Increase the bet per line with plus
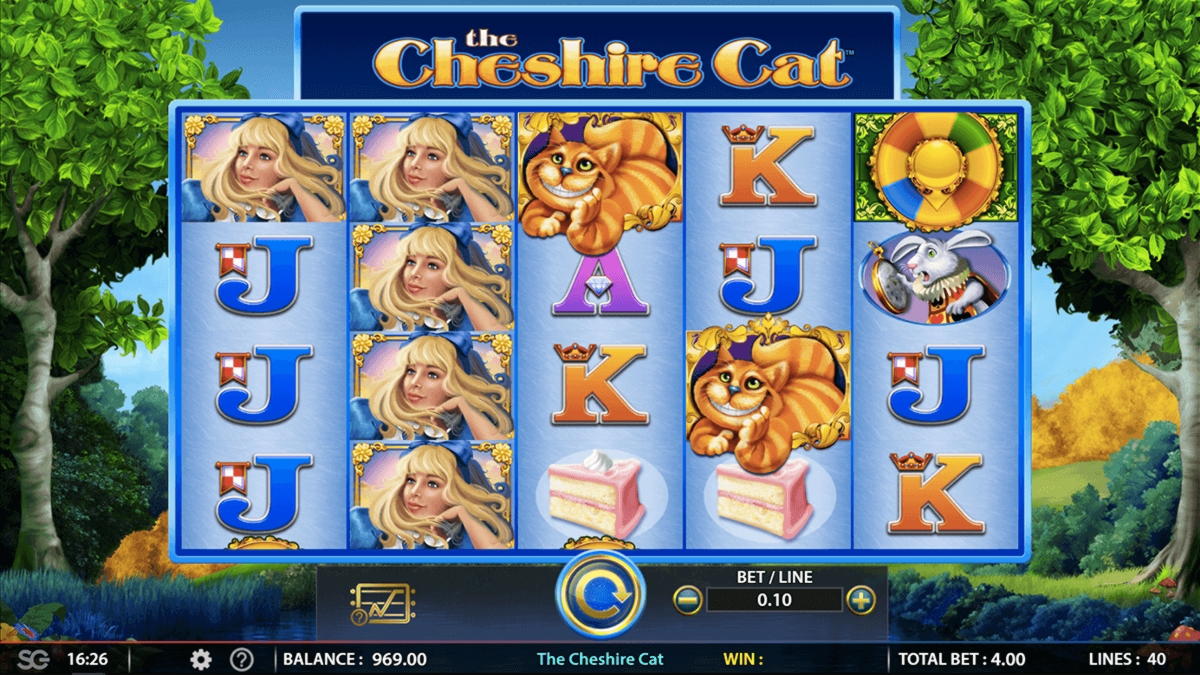Screen dimensions: 1200x675 (x=860, y=600)
